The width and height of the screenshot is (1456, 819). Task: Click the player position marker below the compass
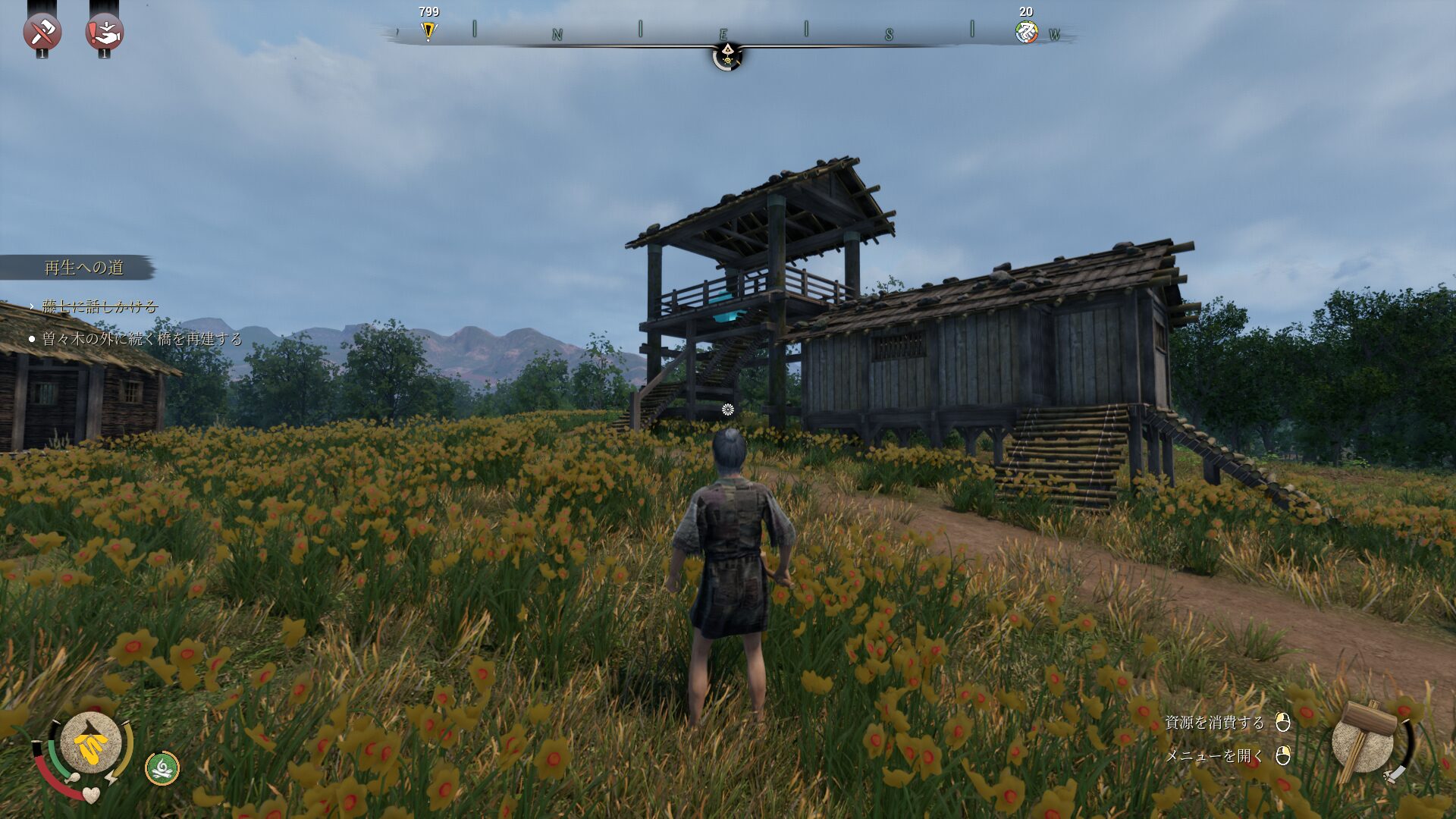[727, 56]
